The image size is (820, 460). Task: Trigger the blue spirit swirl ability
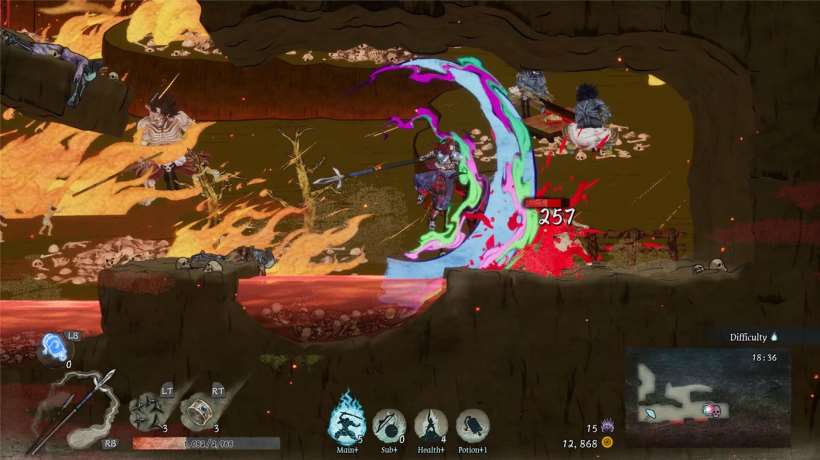coord(54,348)
